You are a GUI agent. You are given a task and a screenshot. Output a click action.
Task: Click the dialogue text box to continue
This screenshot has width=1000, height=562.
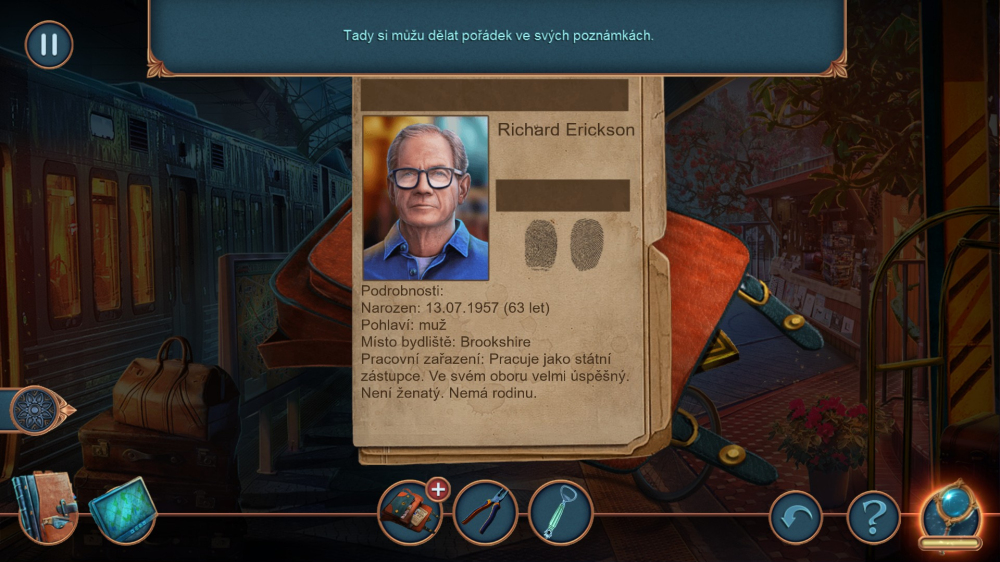(x=498, y=36)
